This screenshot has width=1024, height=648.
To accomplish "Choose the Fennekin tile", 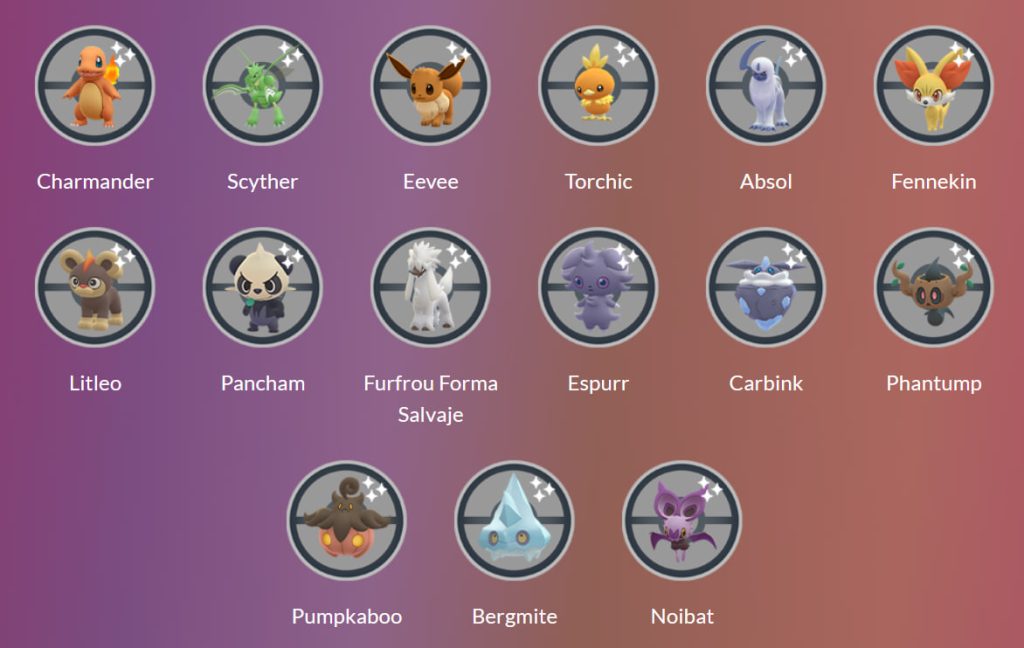I will tap(934, 86).
